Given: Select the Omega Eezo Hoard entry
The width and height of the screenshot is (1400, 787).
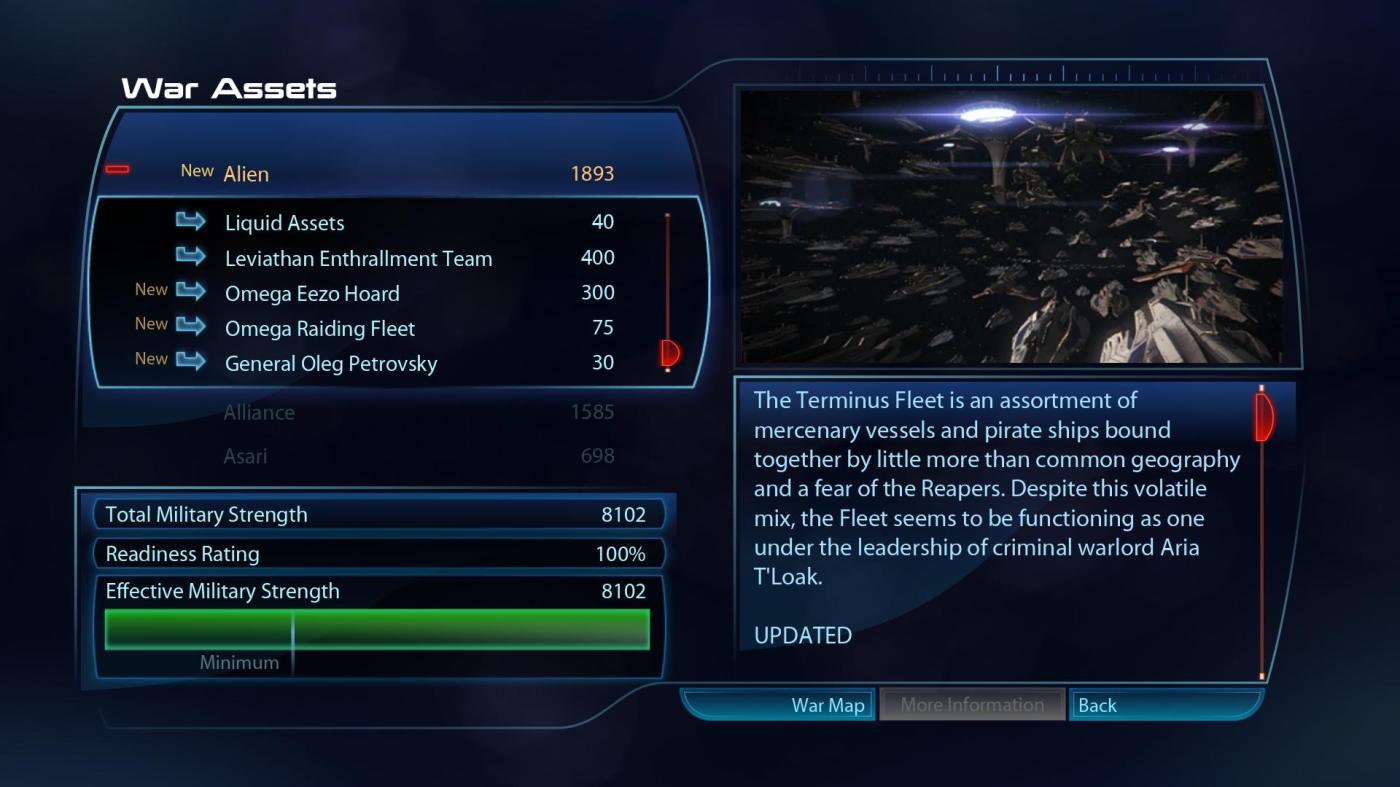Looking at the screenshot, I should (312, 293).
